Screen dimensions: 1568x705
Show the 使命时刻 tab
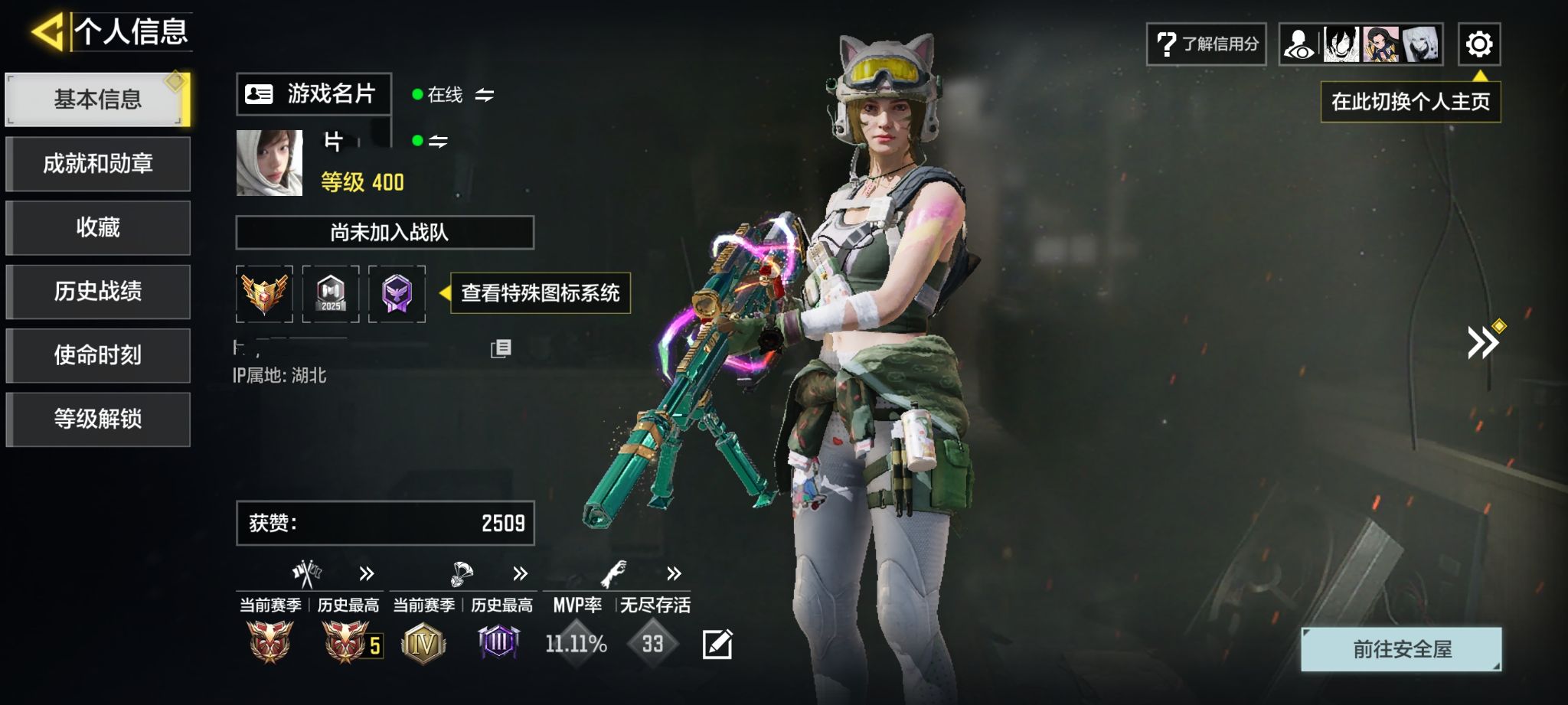98,355
